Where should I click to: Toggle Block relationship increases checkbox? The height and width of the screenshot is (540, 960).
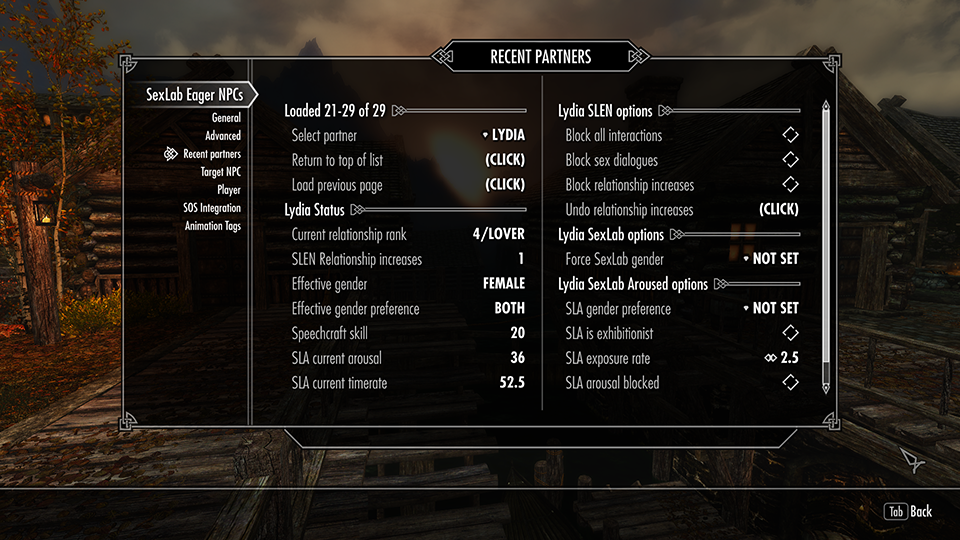790,185
